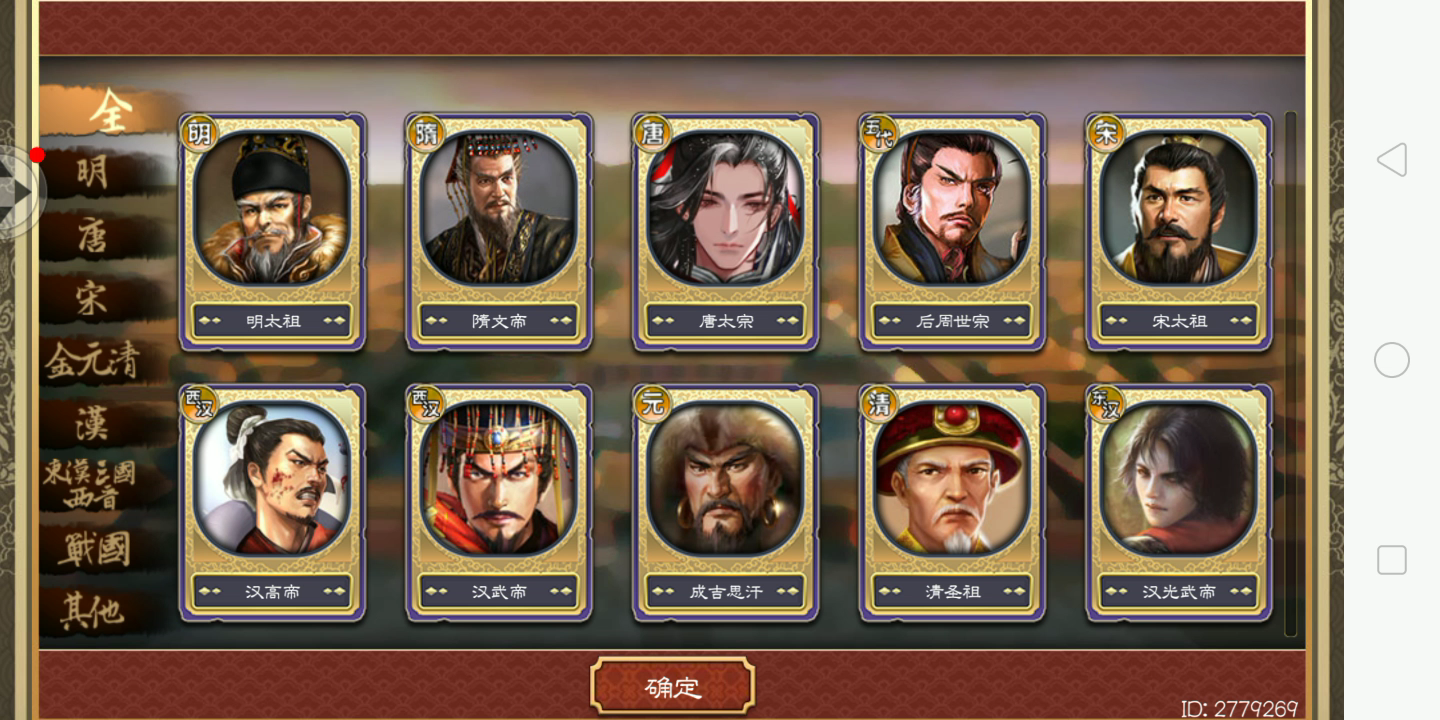Tap the Android home circle button
This screenshot has height=720, width=1440.
point(1393,360)
